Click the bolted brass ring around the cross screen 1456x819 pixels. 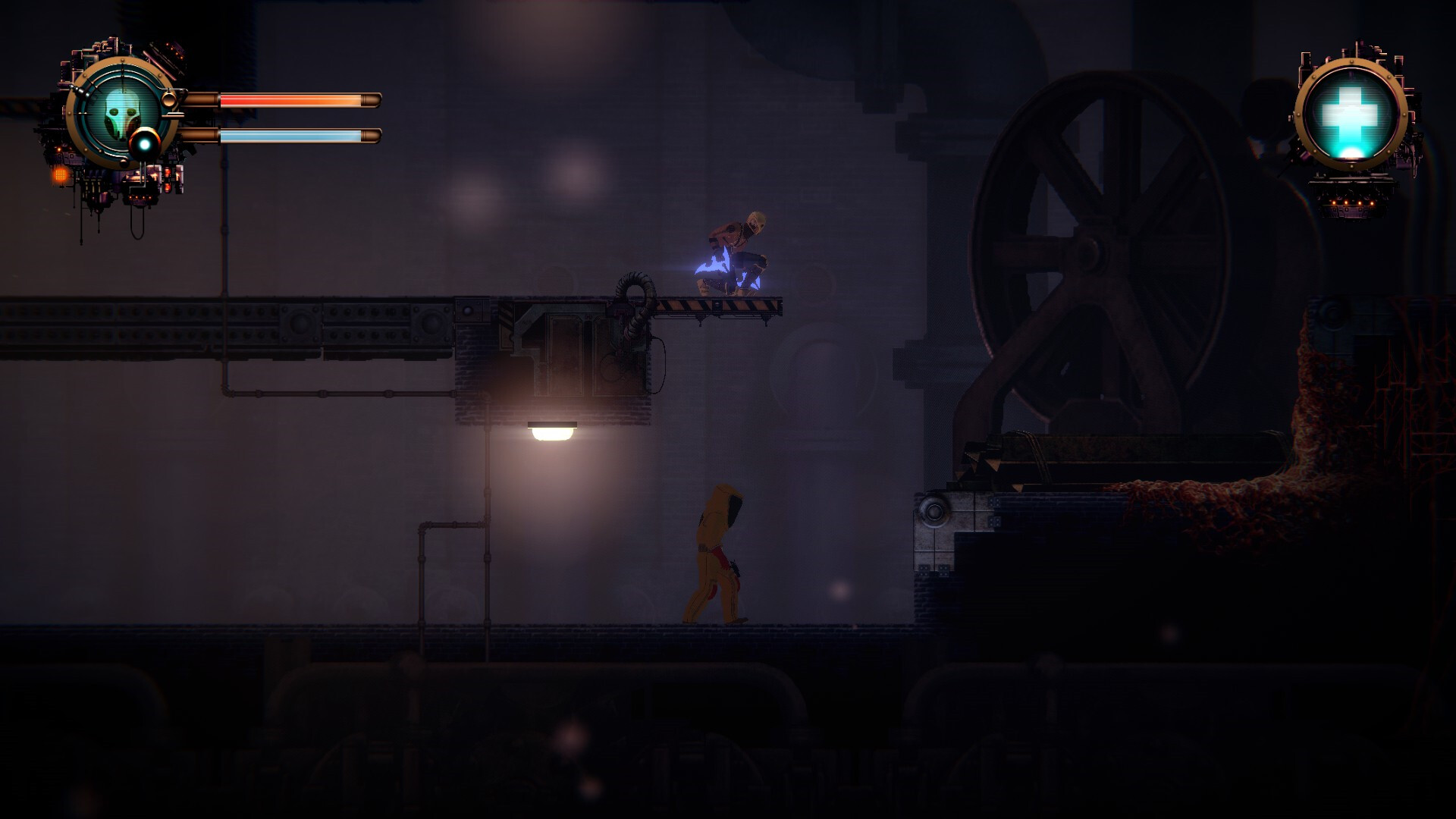1351,62
